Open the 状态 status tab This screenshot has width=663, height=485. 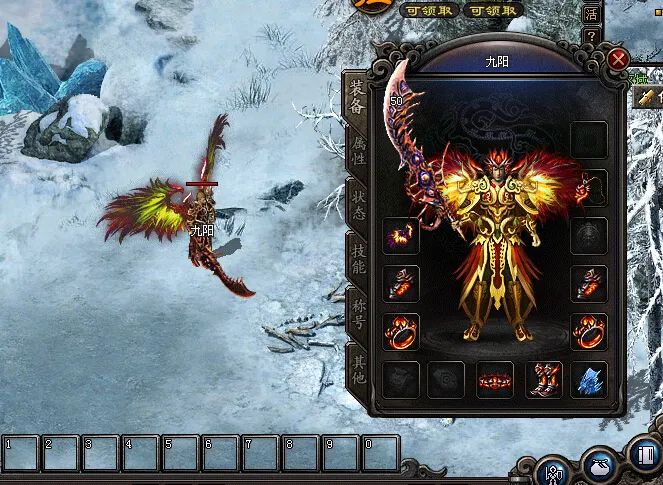coord(356,205)
